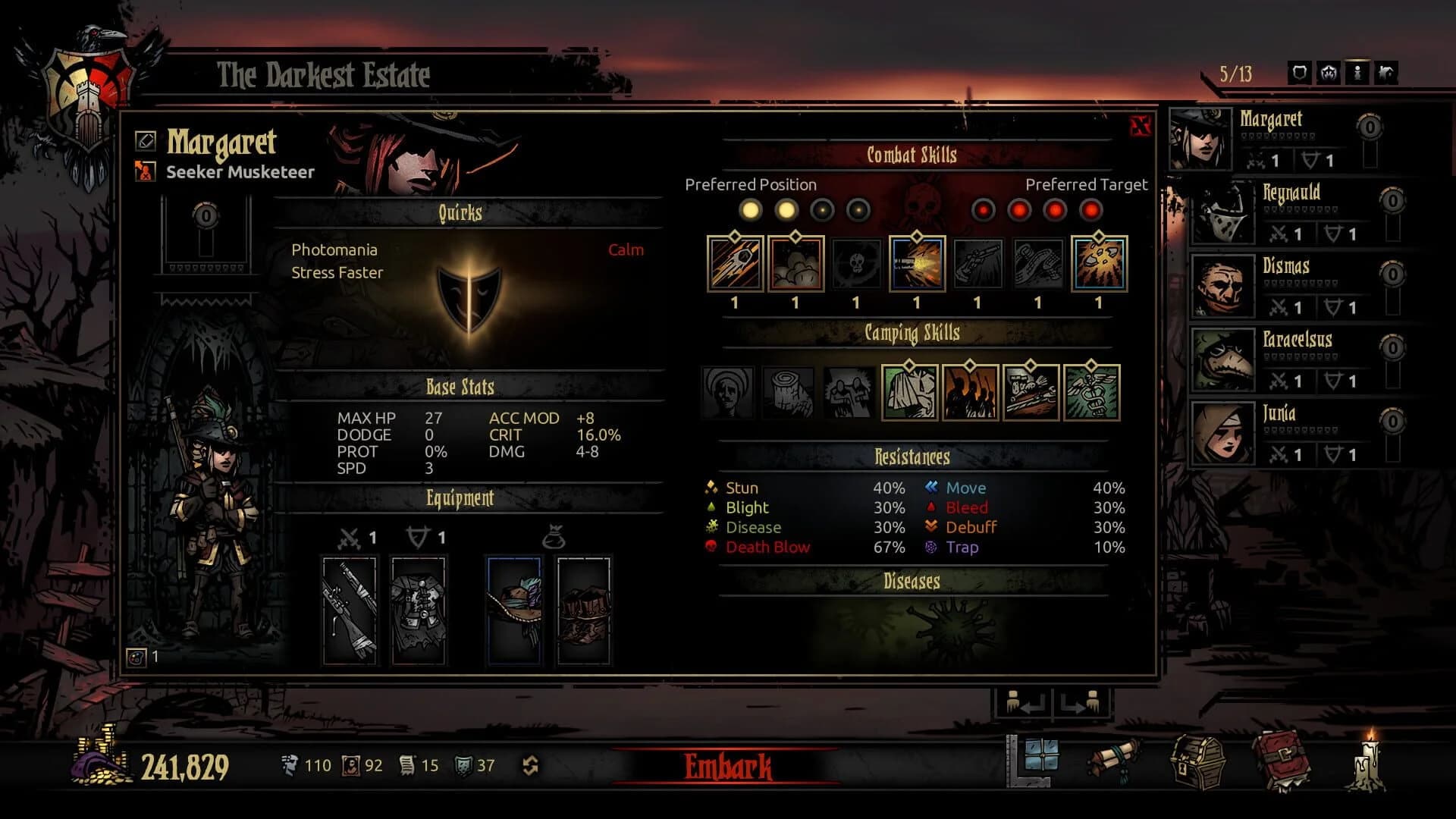1456x819 pixels.
Task: Unequip the blue-highlighted seventh combat skill
Action: [x=1098, y=265]
